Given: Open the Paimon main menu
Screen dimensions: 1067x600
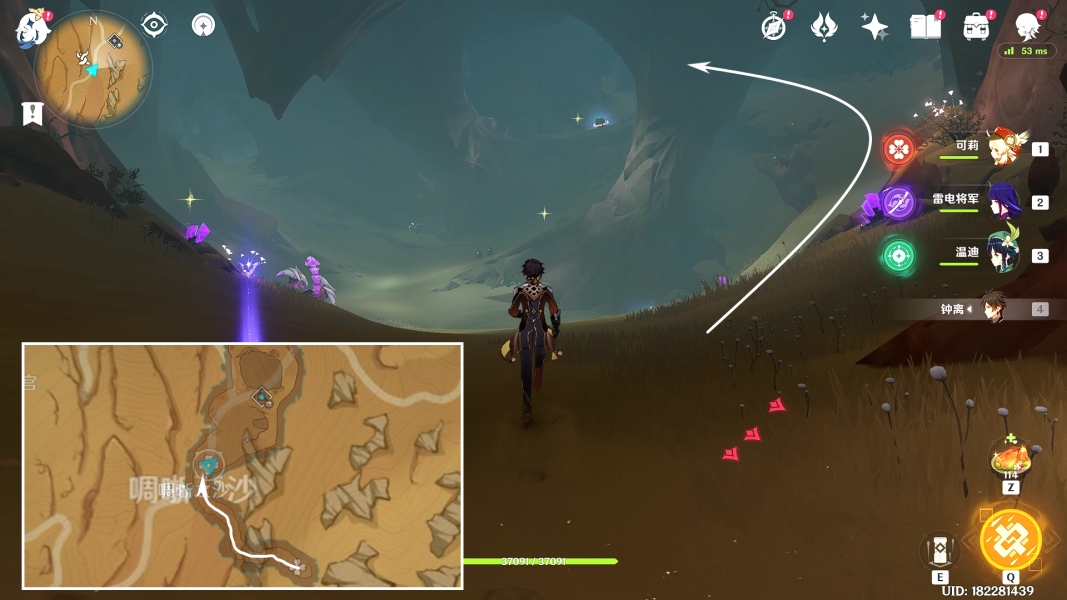Looking at the screenshot, I should pyautogui.click(x=32, y=28).
